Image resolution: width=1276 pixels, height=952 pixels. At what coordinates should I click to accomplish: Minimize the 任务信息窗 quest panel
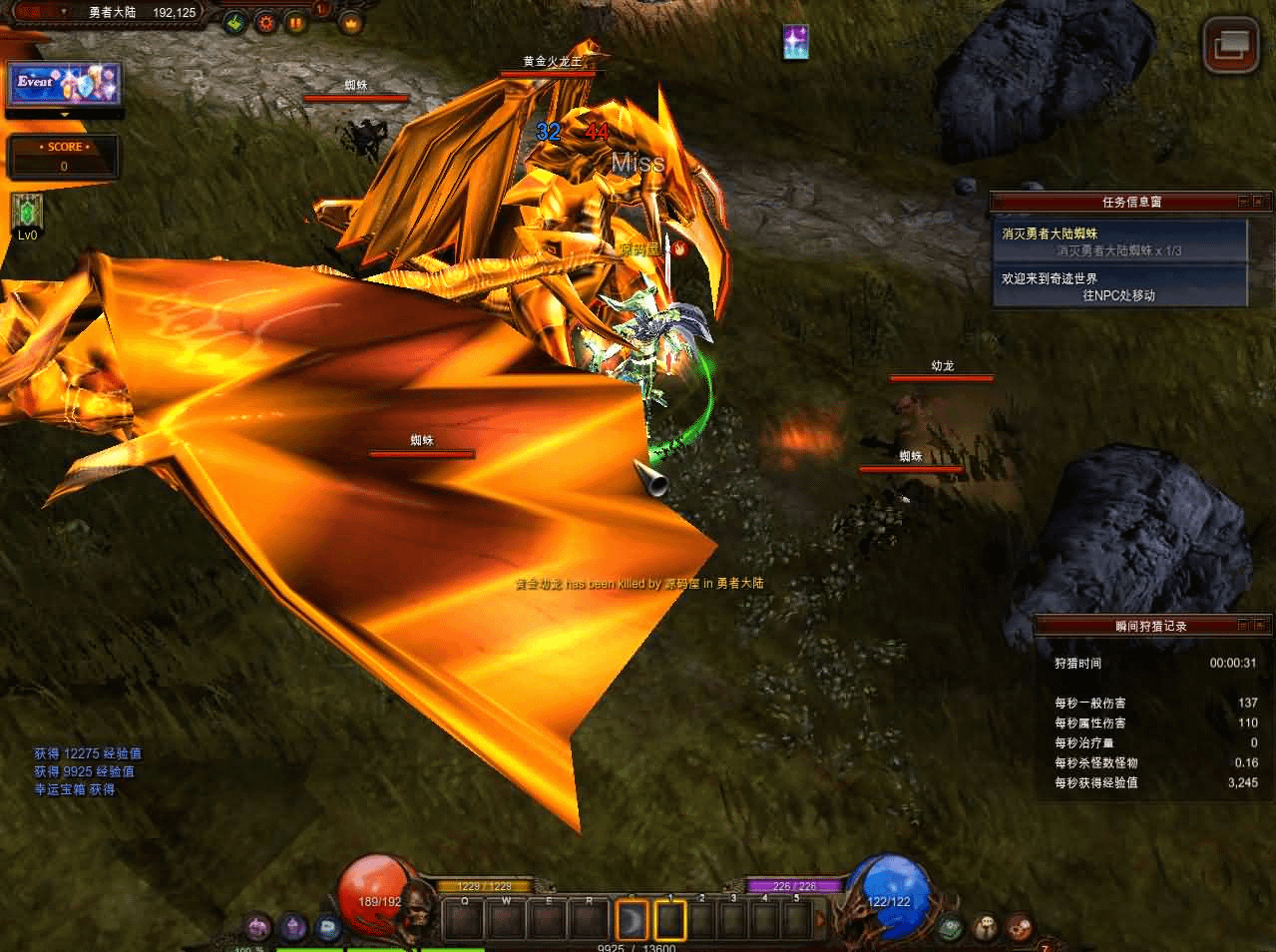pyautogui.click(x=1243, y=202)
